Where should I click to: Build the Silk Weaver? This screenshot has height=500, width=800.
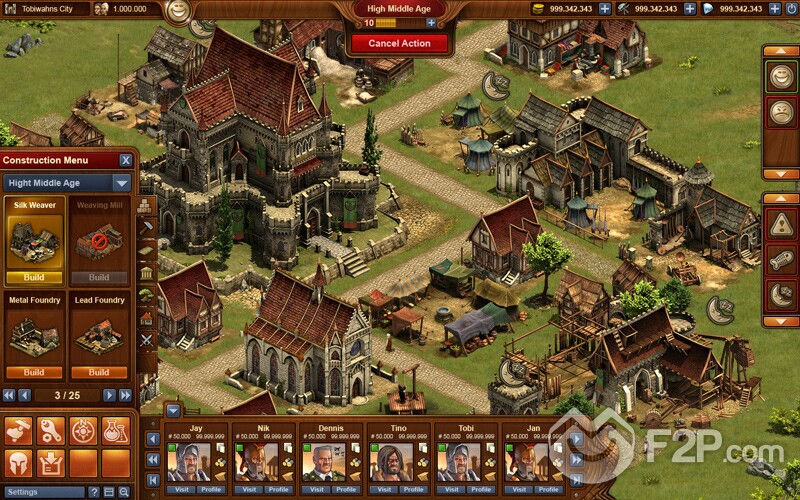(34, 277)
